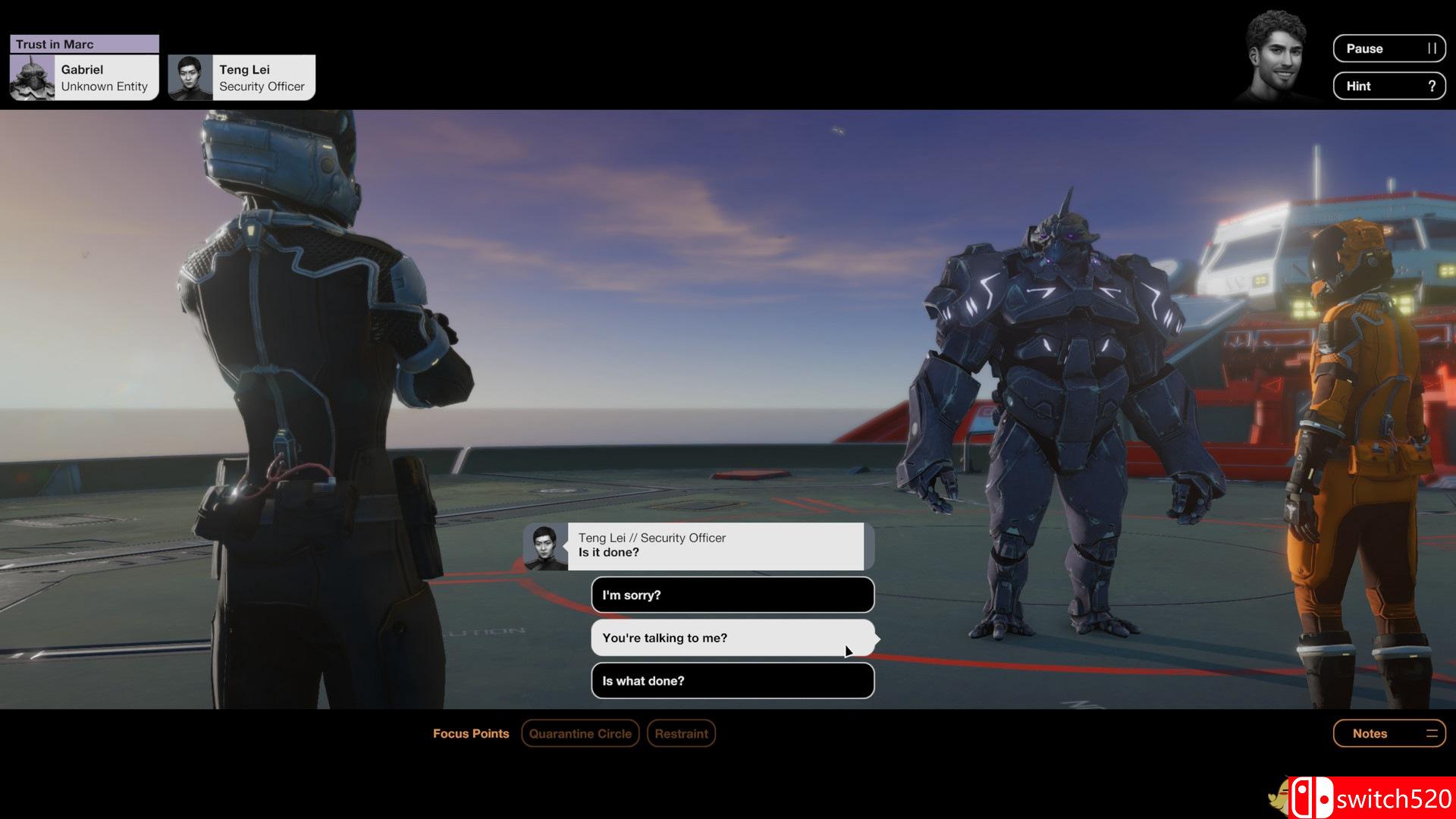The height and width of the screenshot is (819, 1456).
Task: Click the Focus Points label
Action: point(471,733)
